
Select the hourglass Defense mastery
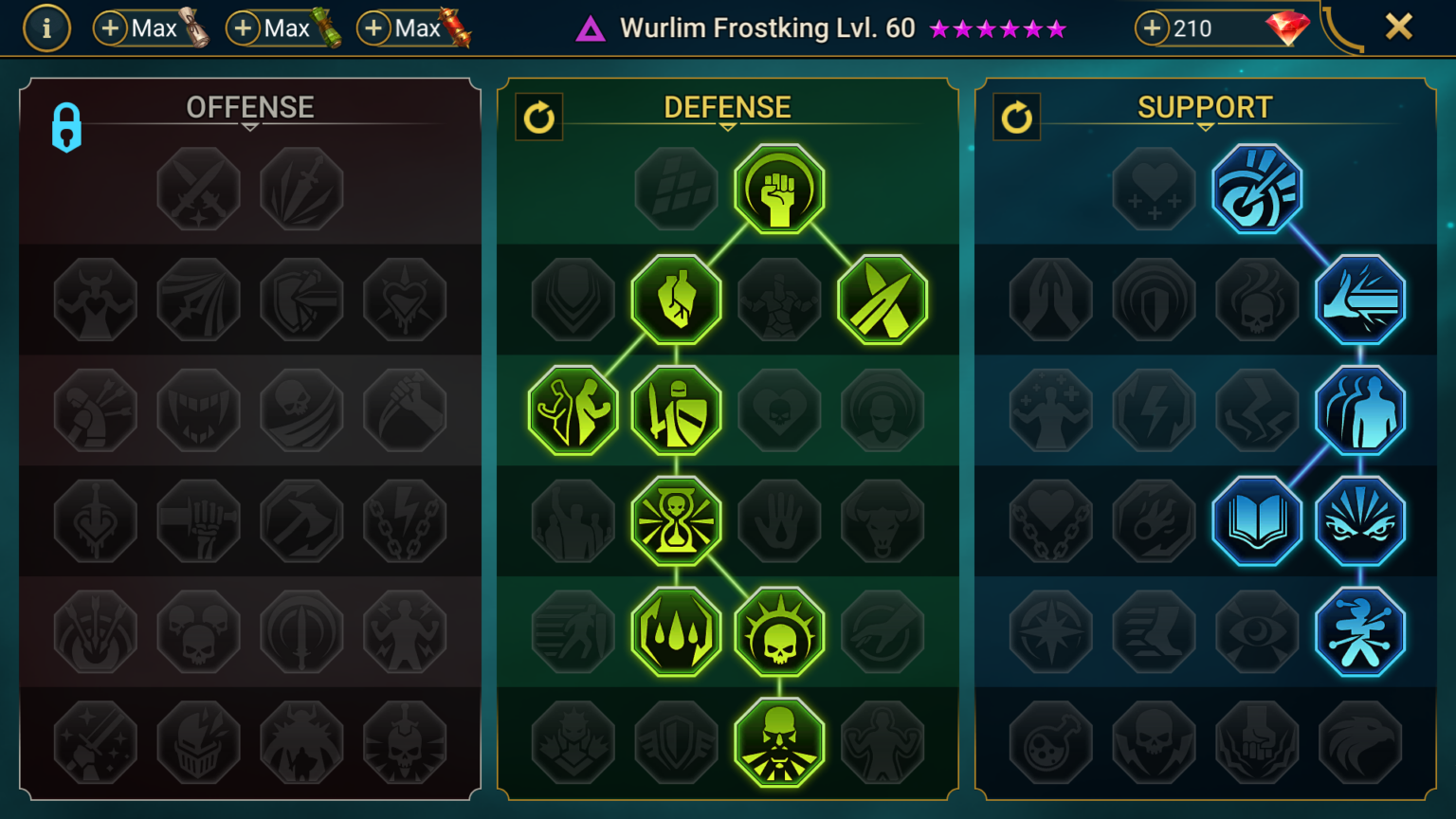677,521
